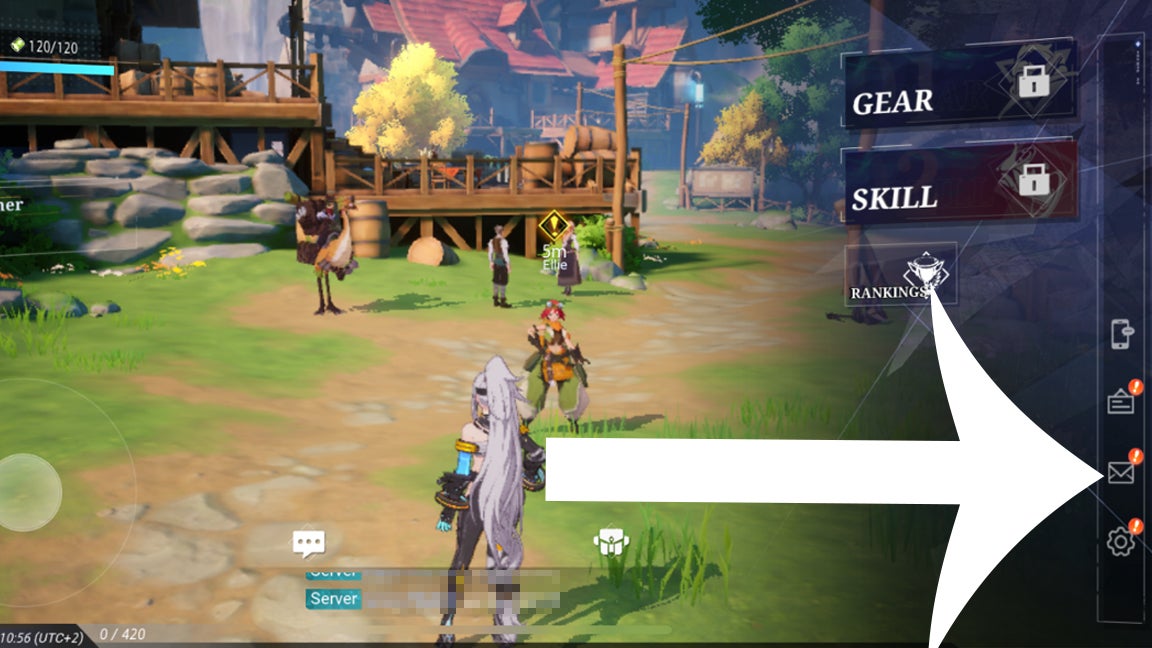Open the mail envelope icon

click(1121, 473)
